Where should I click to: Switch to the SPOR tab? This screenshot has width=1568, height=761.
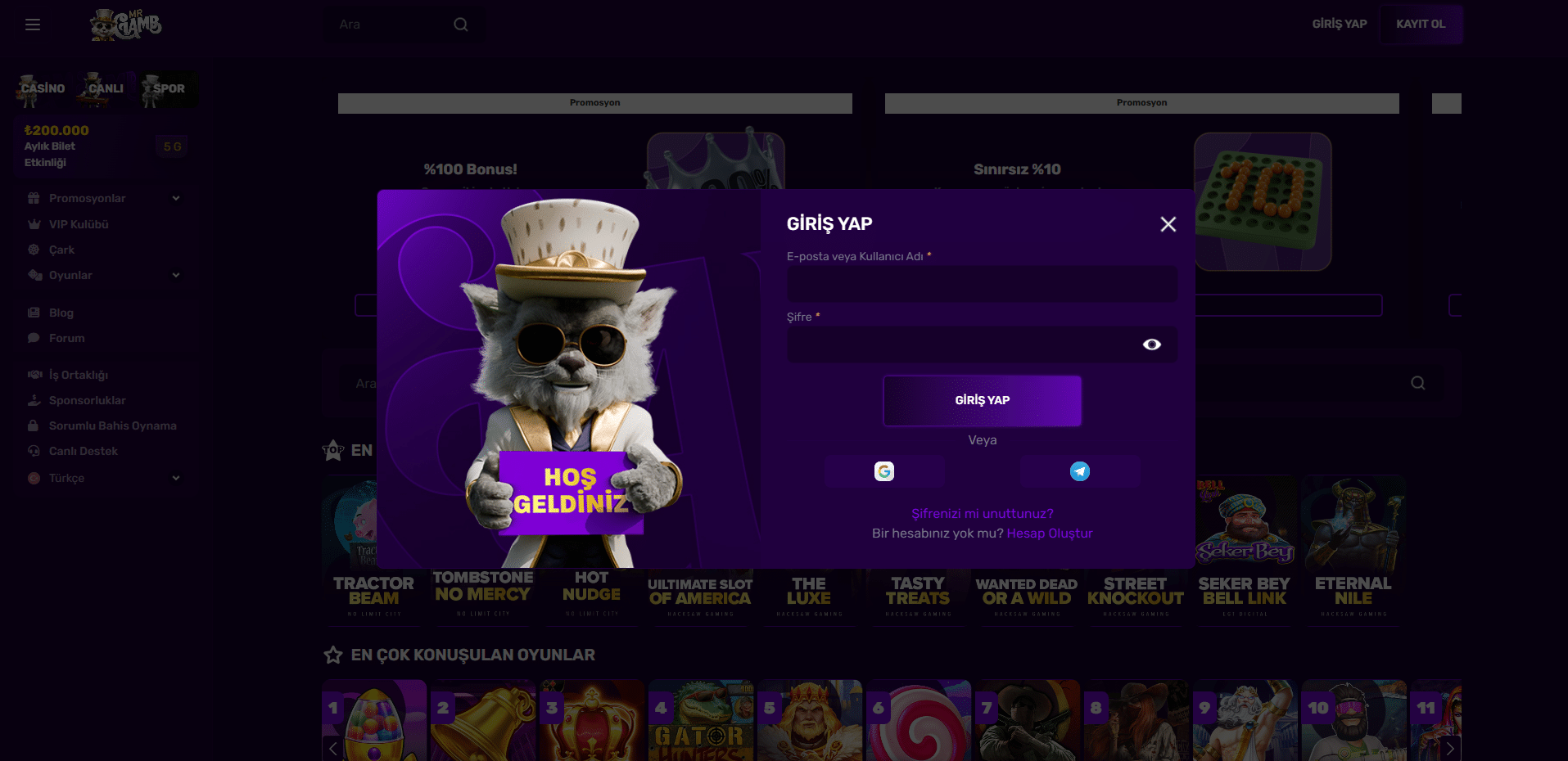[x=168, y=89]
